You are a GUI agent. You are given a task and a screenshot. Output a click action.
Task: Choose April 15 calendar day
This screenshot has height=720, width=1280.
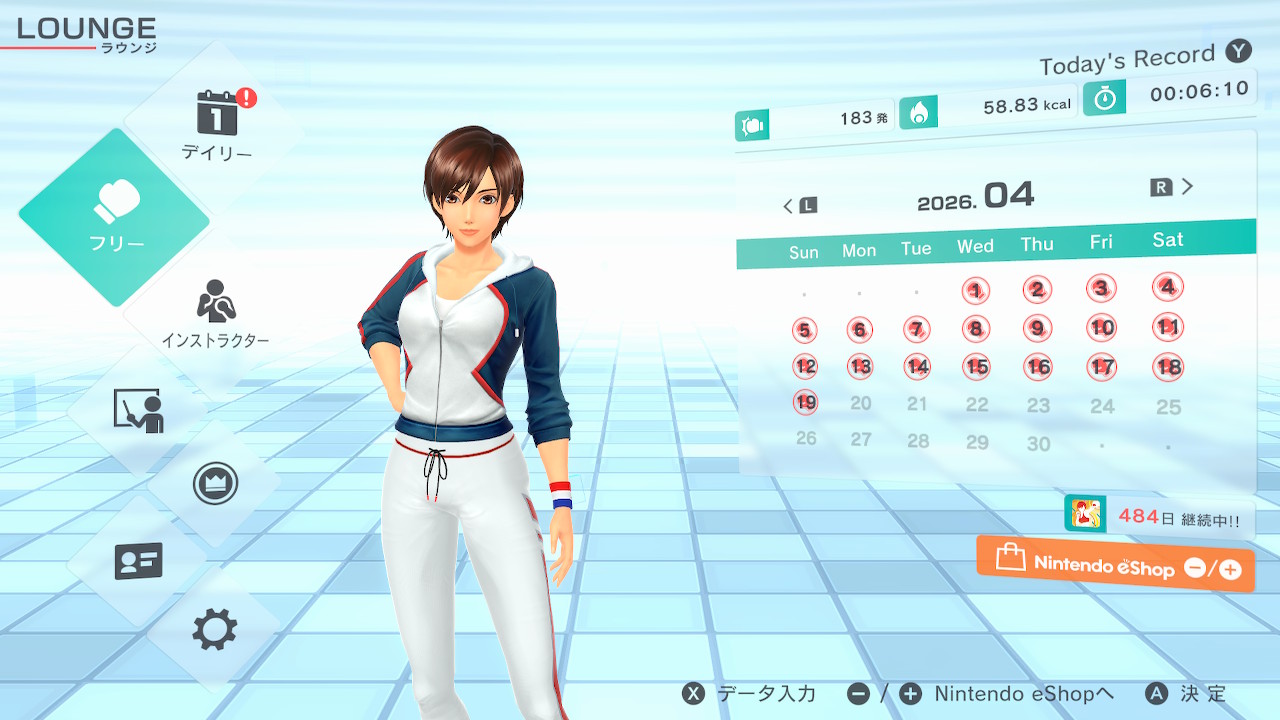click(x=977, y=367)
